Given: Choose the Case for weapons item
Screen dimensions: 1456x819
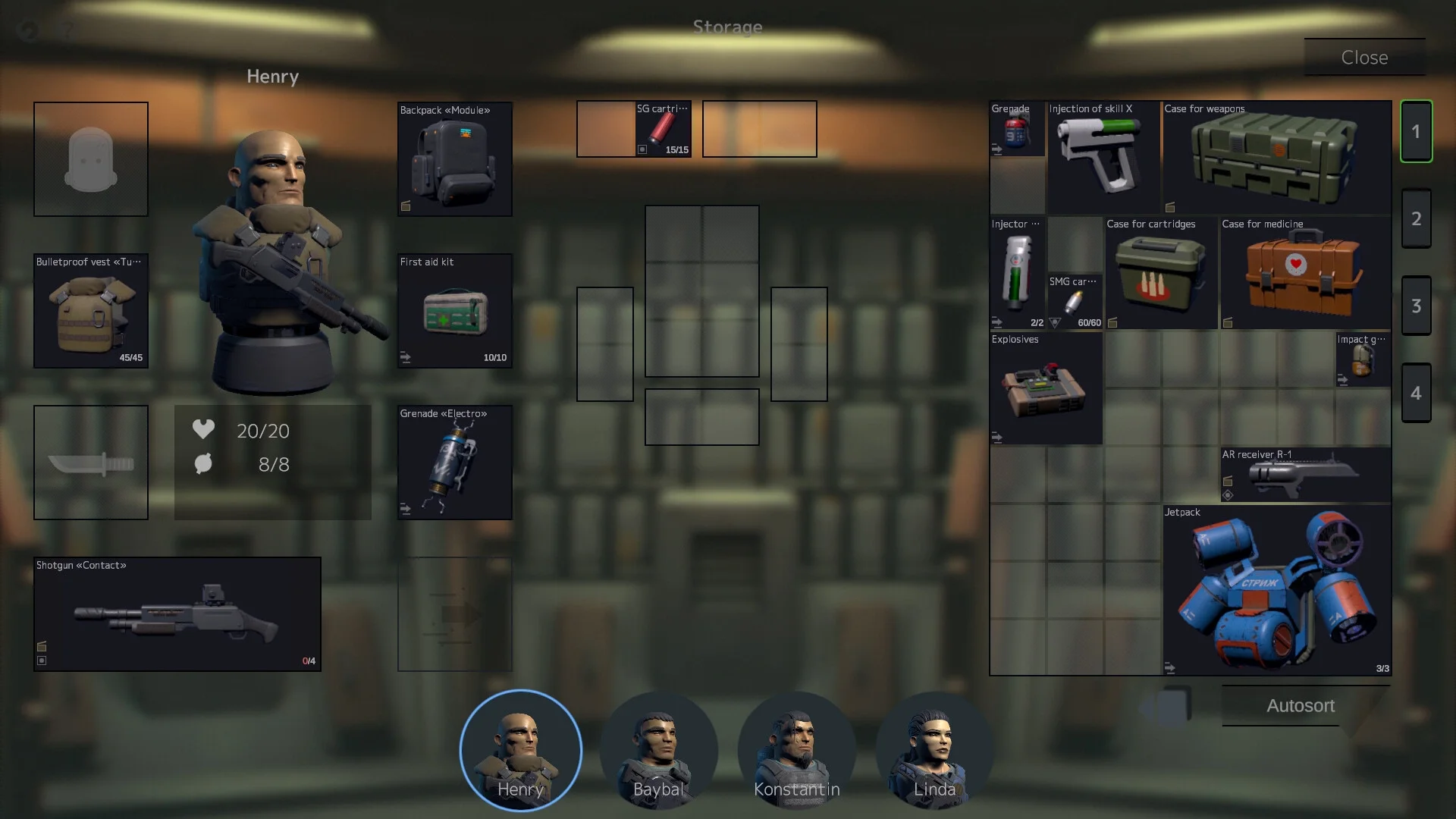Looking at the screenshot, I should click(1277, 158).
